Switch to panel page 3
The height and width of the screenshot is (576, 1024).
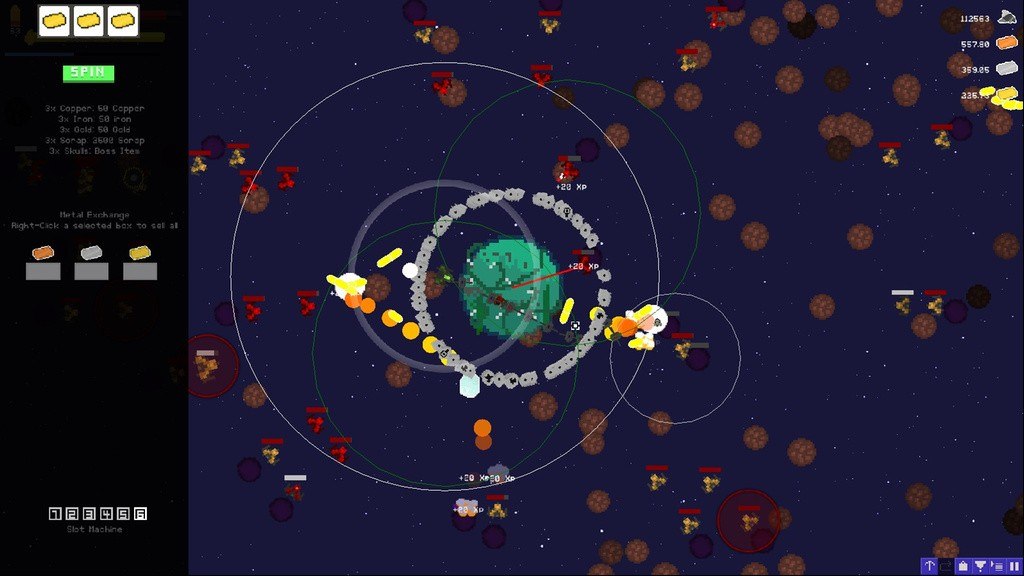(89, 514)
